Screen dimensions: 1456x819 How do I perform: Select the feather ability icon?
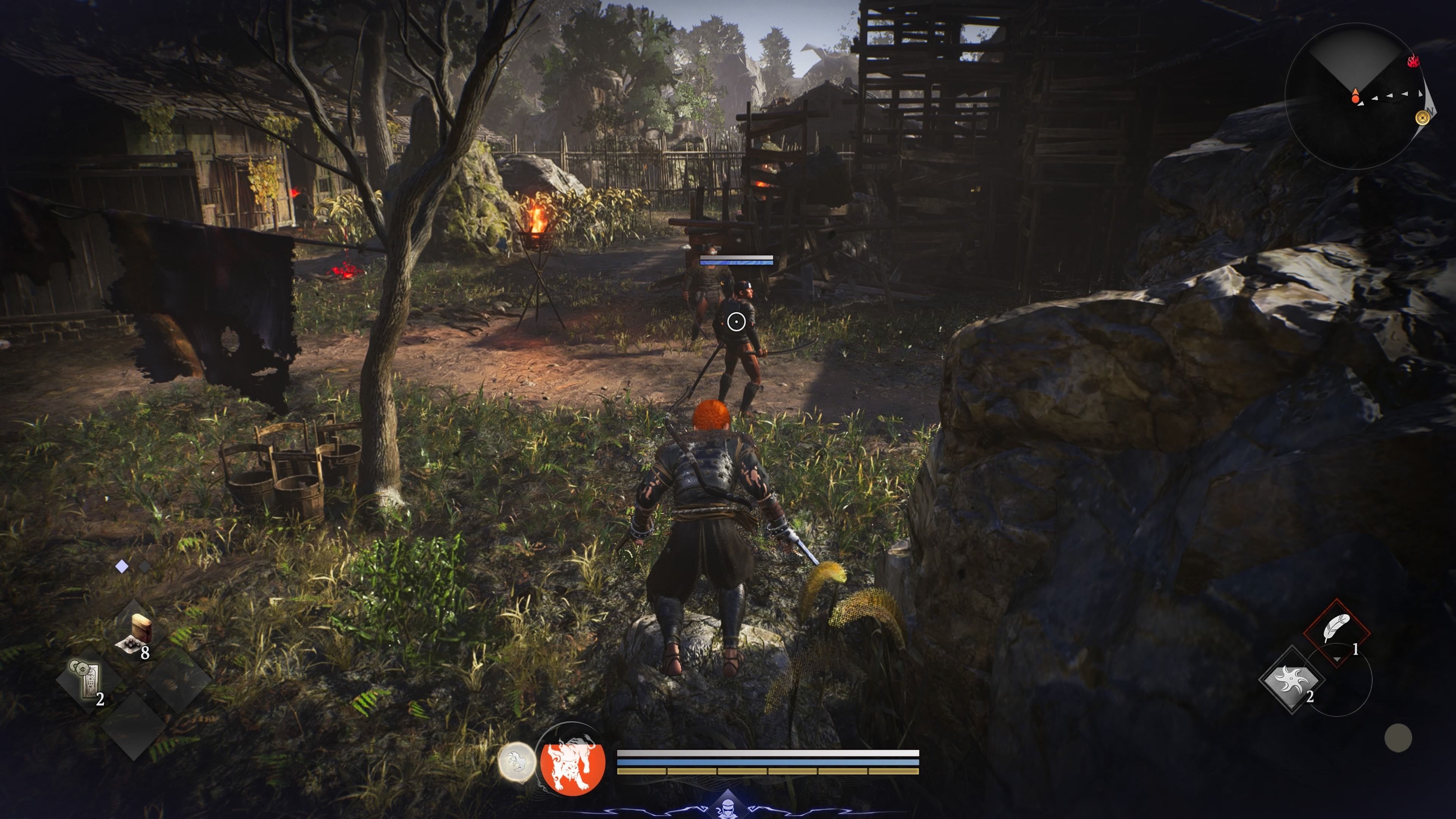(1337, 628)
